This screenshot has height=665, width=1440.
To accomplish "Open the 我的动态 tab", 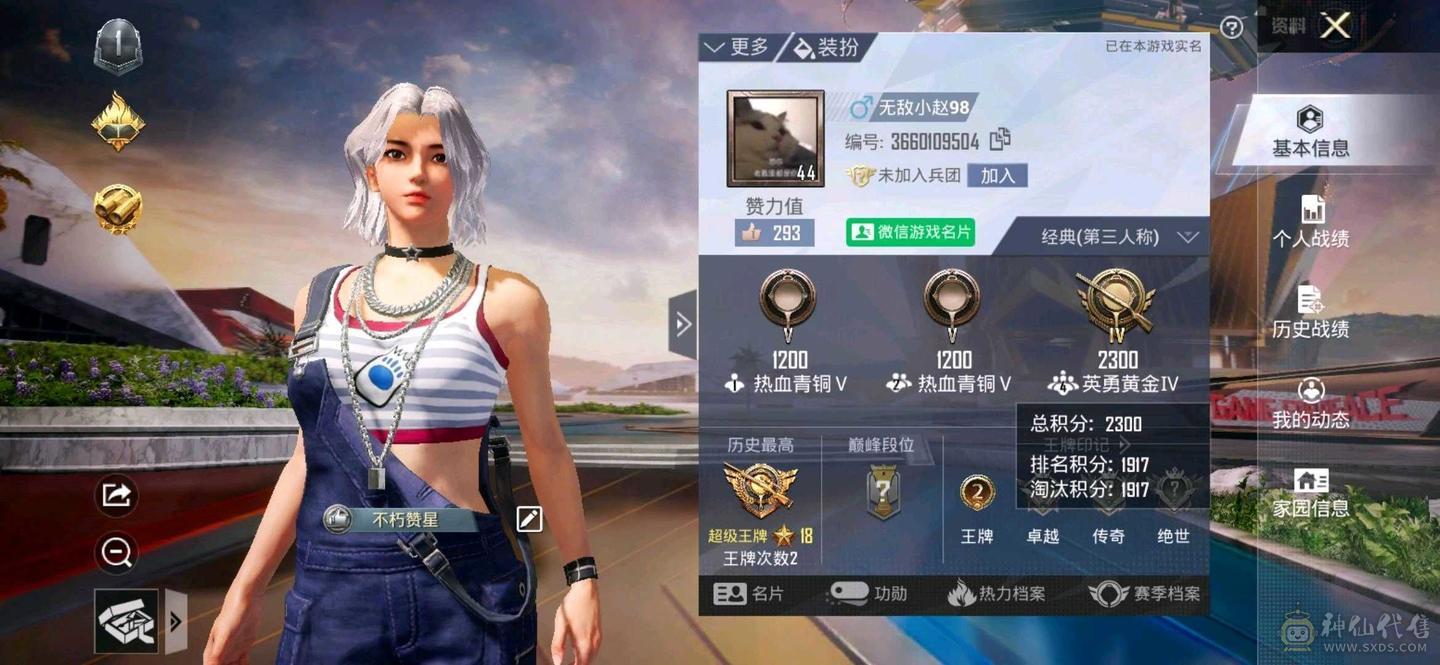I will [x=1310, y=403].
